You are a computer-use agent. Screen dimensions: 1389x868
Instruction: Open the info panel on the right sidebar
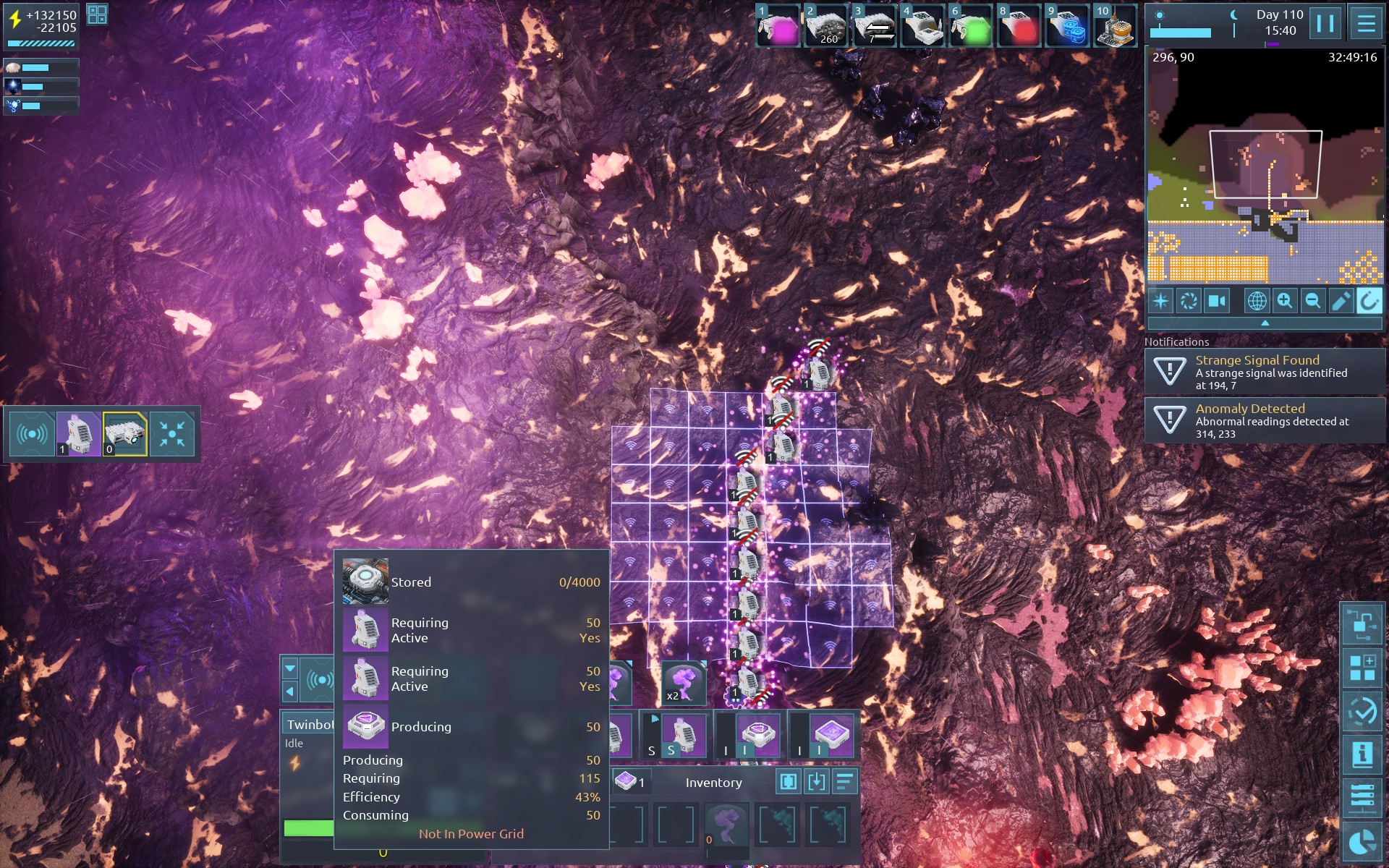click(1362, 754)
